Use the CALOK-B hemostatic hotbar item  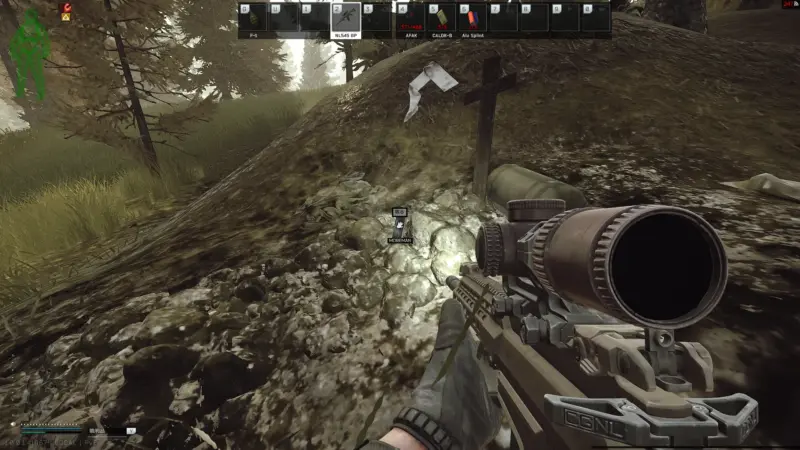[x=440, y=18]
